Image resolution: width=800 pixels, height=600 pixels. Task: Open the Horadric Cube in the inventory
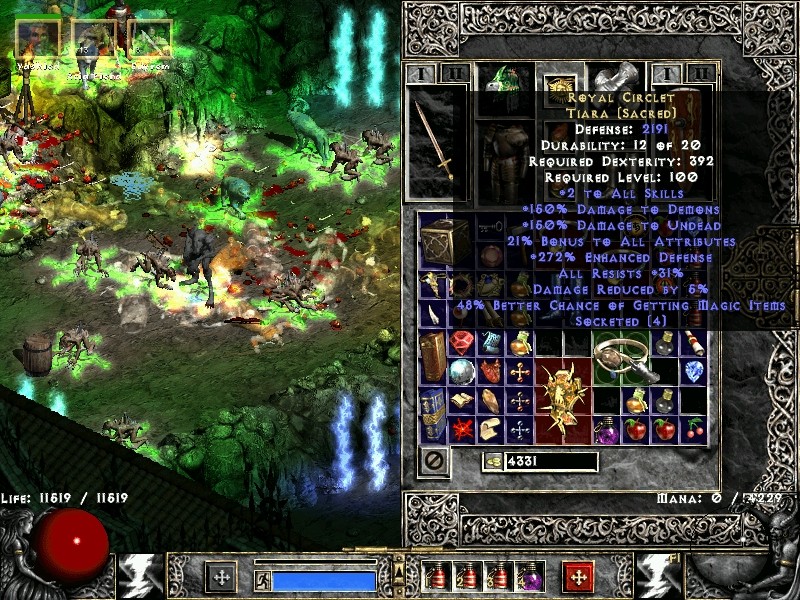(x=437, y=238)
